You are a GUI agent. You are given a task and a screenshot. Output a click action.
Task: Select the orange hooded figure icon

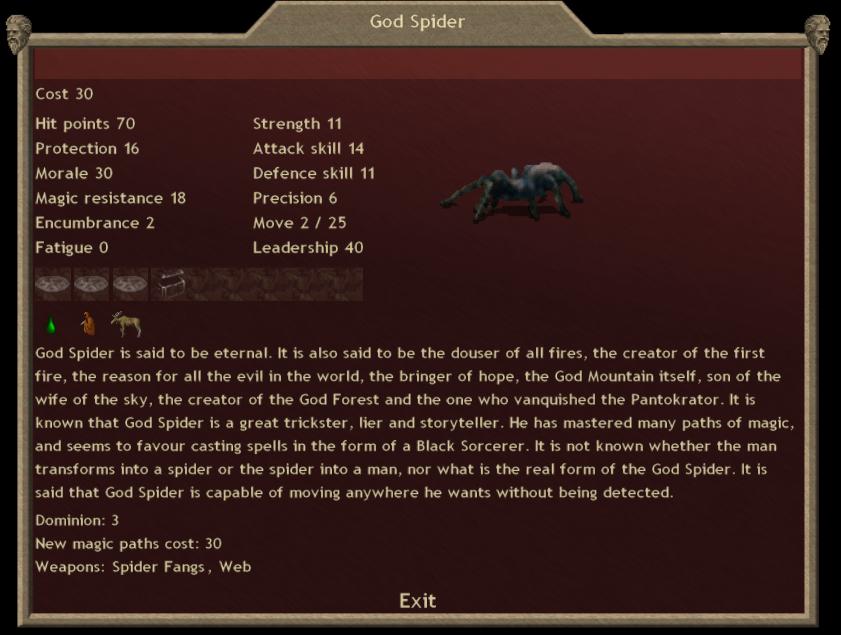pos(88,324)
